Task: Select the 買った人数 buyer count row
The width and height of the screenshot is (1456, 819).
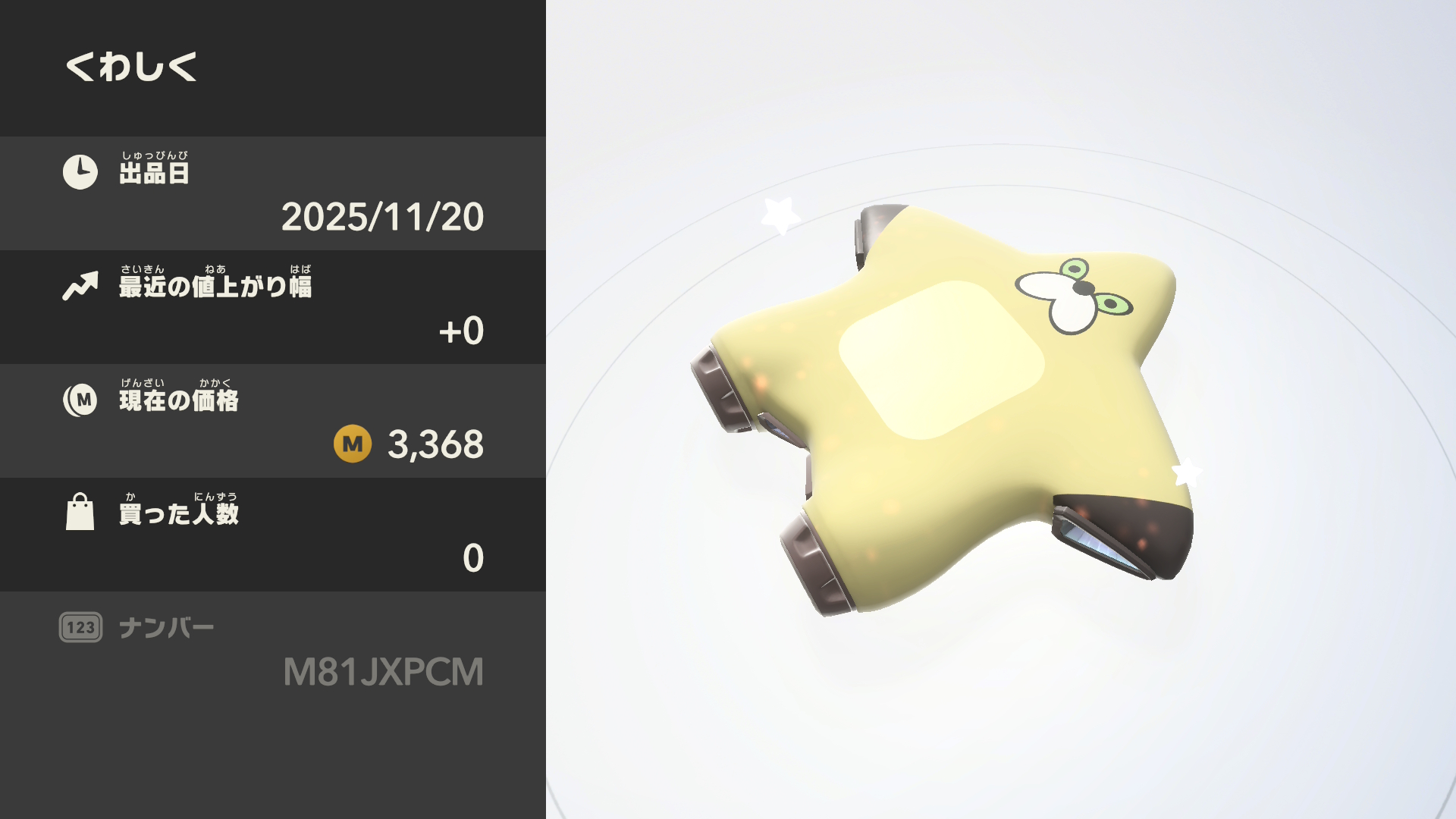Action: click(x=273, y=535)
